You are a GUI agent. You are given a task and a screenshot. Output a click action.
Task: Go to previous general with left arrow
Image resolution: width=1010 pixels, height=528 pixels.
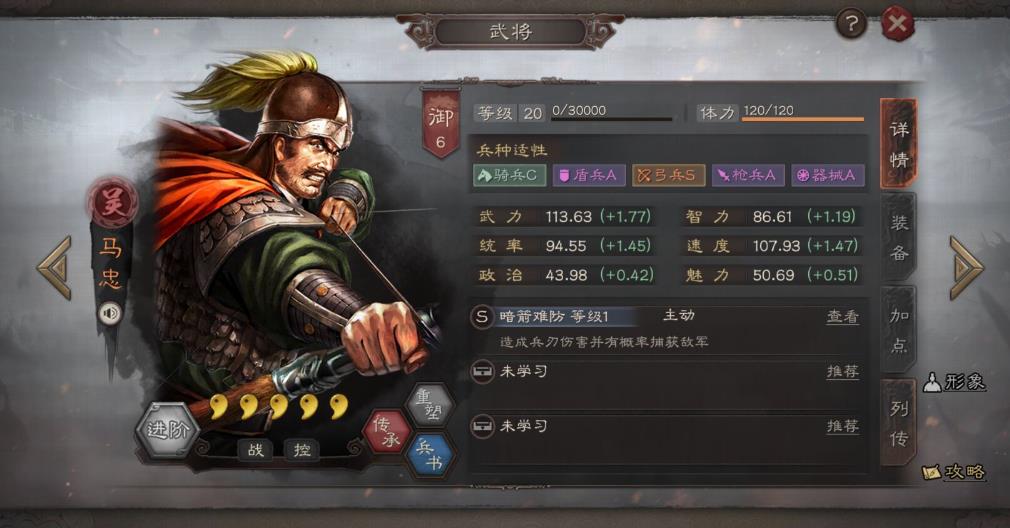(x=55, y=267)
